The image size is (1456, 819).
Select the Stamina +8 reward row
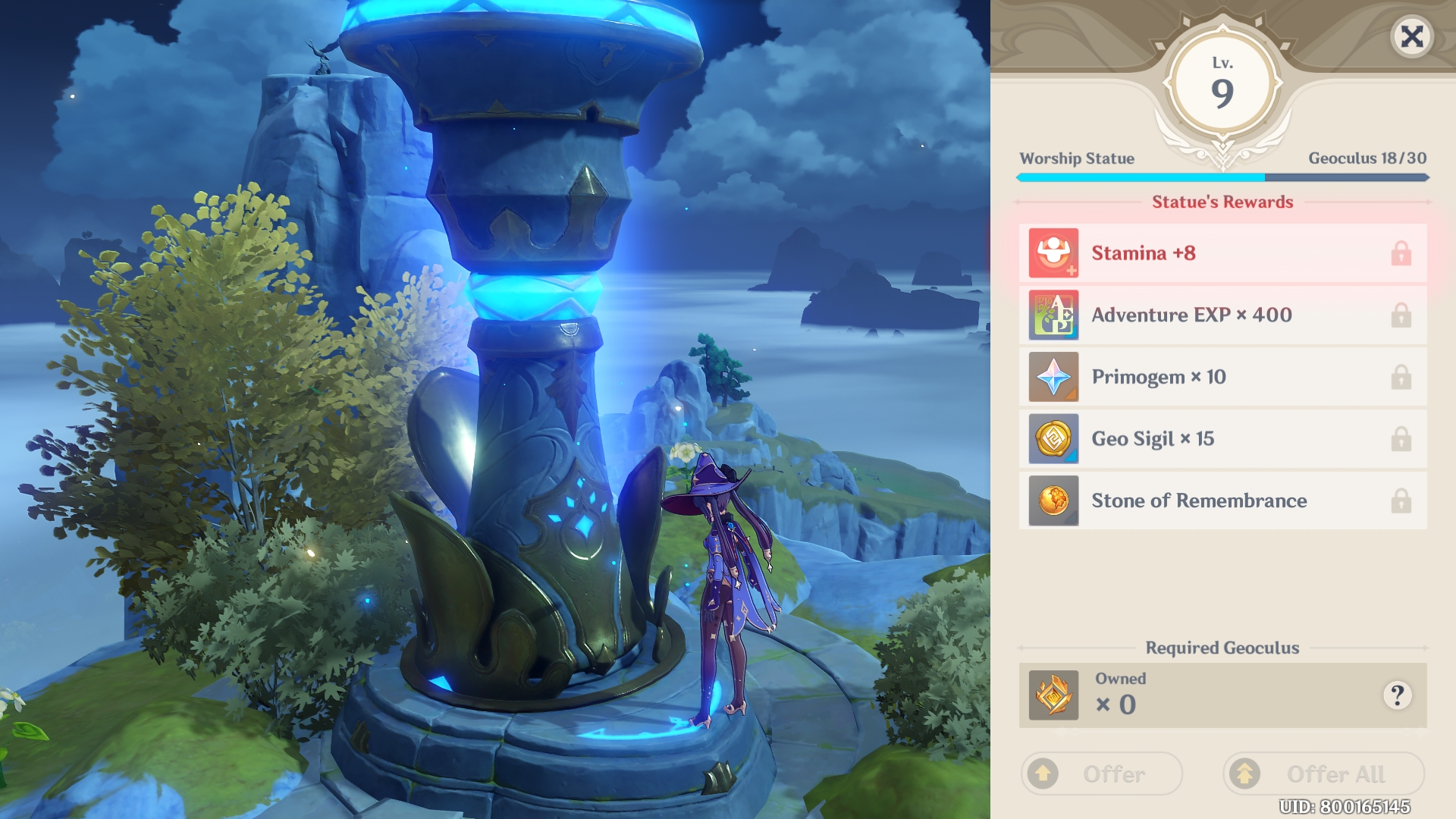point(1222,253)
